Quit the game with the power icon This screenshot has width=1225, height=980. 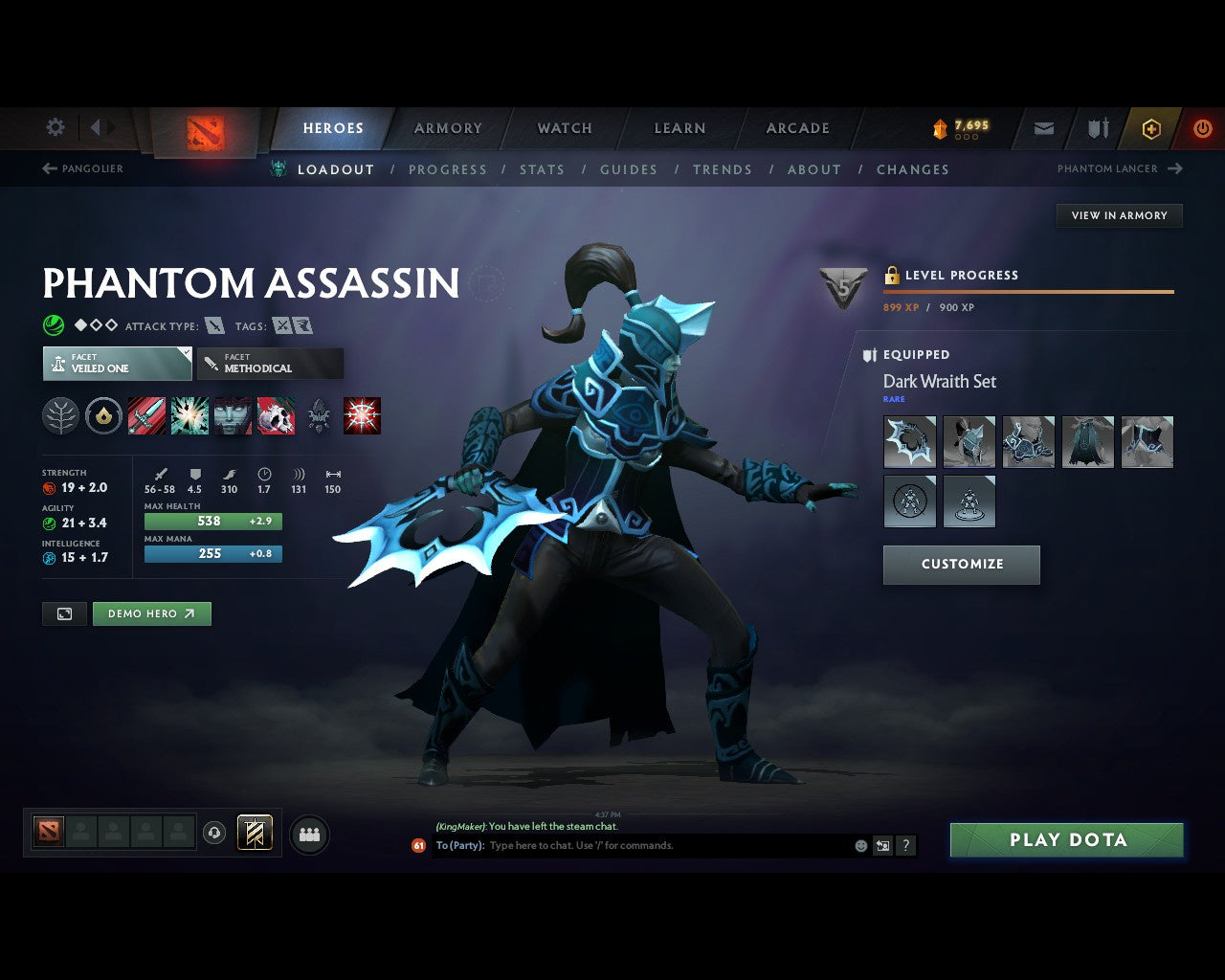[x=1202, y=128]
